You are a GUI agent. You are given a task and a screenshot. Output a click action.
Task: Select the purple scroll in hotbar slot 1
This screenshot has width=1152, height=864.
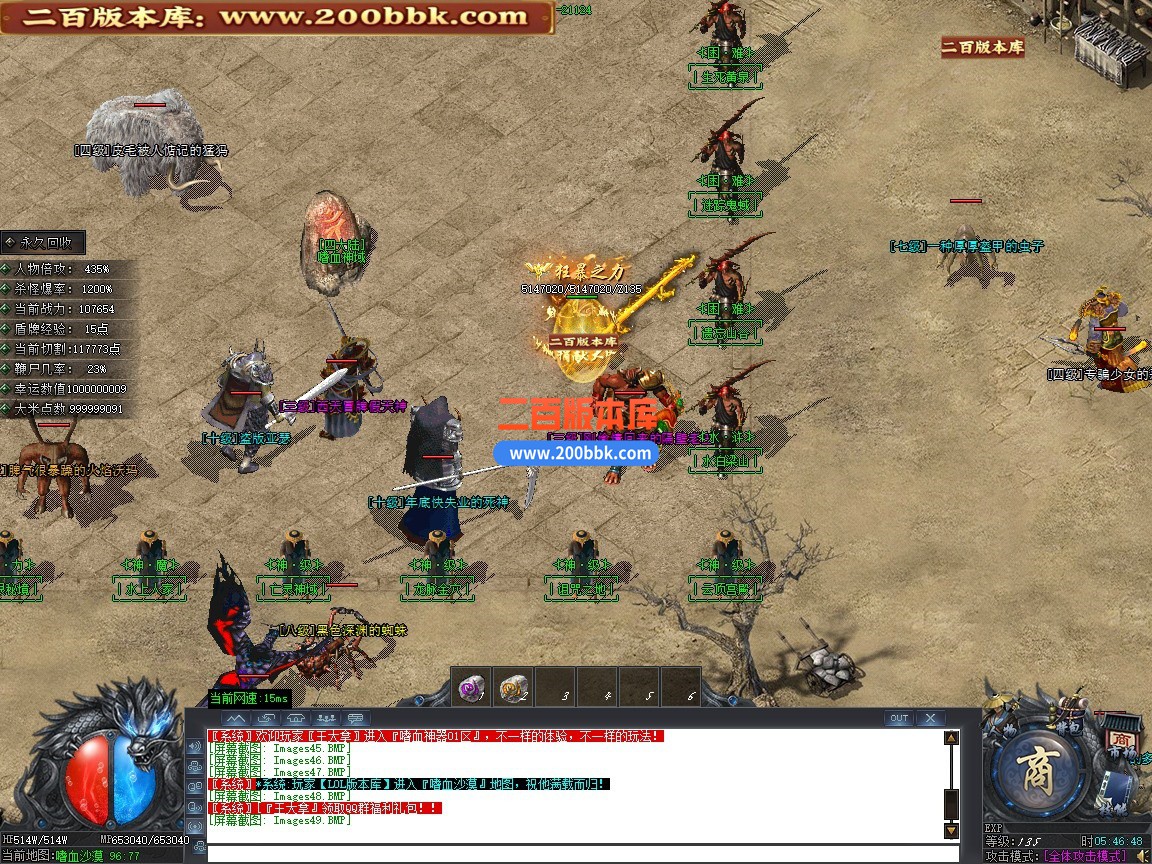(x=472, y=687)
